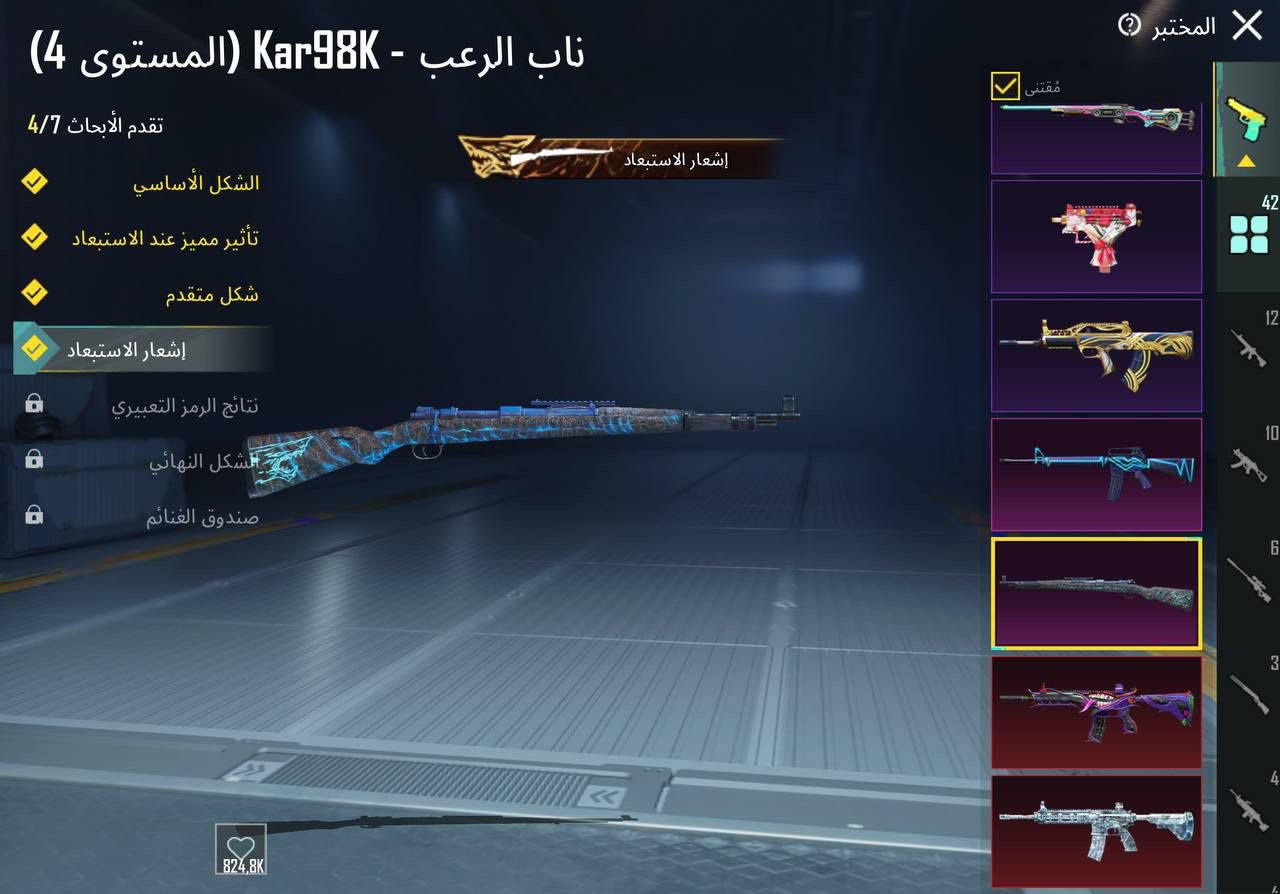Screen dimensions: 1280x894
Task: Click the lock icon beside الشكل النهائي
Action: (33, 459)
